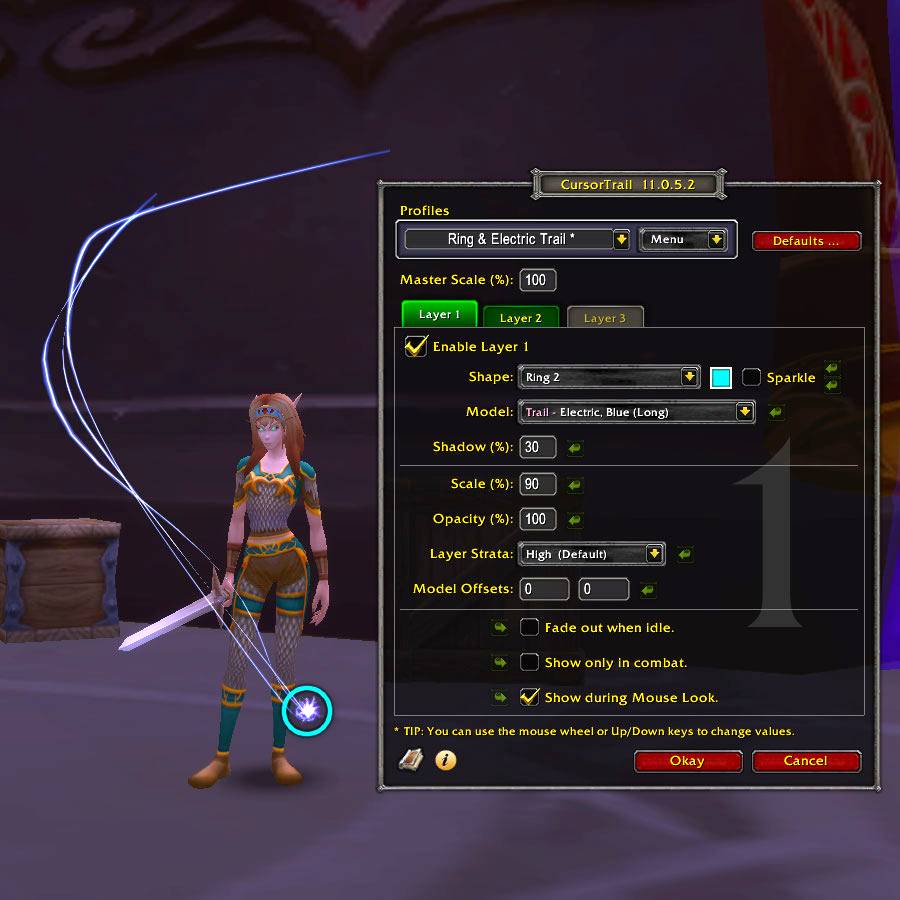This screenshot has height=900, width=900.
Task: Toggle the Enable Layer 1 checkbox
Action: [x=415, y=346]
